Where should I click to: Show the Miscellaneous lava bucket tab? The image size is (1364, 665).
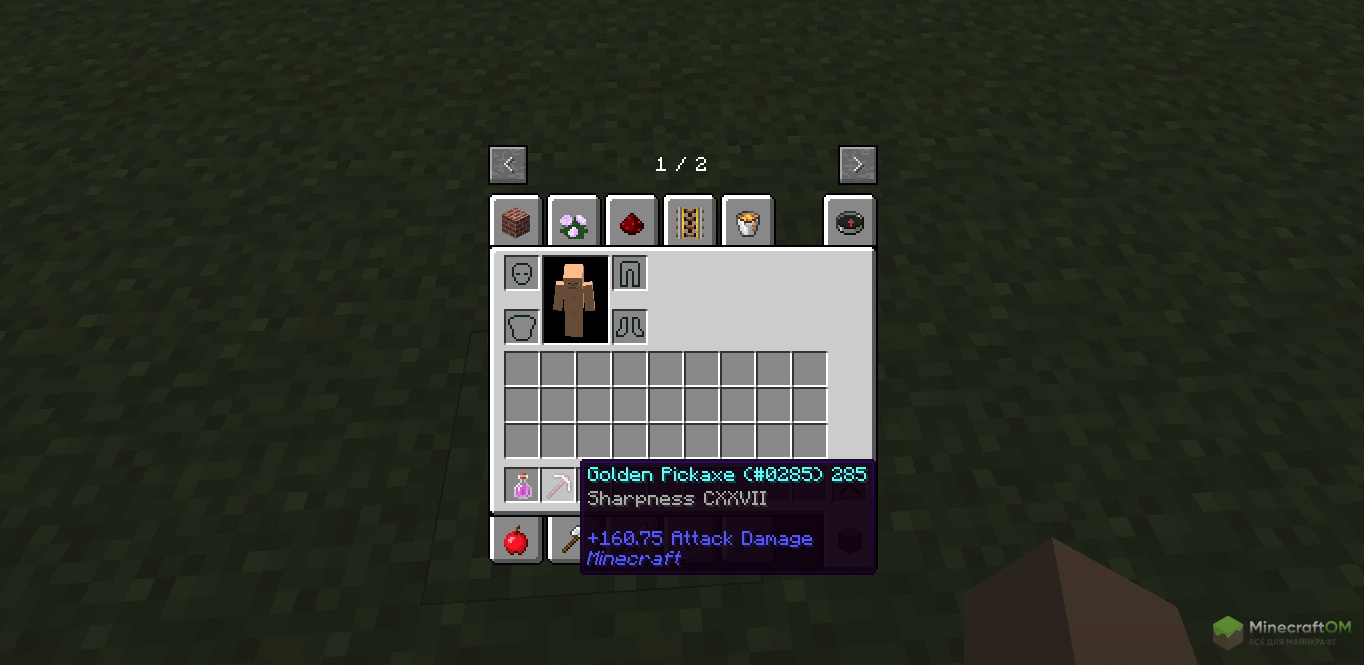click(x=747, y=223)
